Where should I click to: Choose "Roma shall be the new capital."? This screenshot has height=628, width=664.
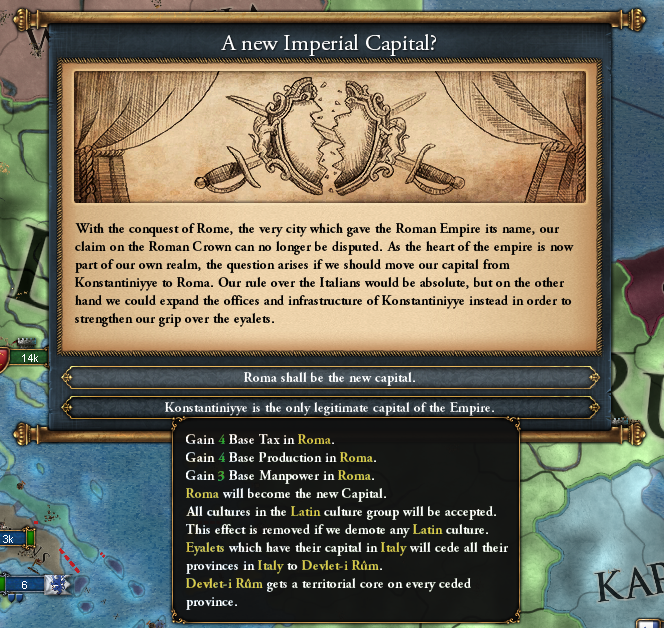tap(330, 377)
